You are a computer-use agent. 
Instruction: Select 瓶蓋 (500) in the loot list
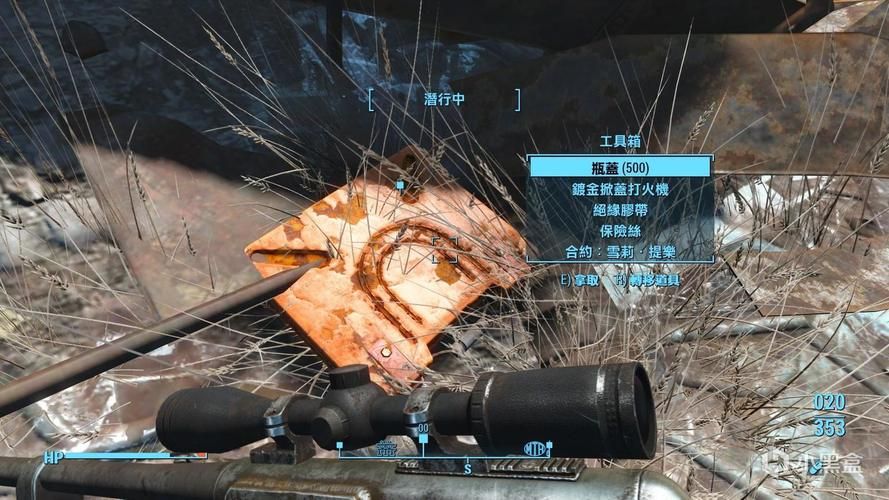pyautogui.click(x=620, y=167)
